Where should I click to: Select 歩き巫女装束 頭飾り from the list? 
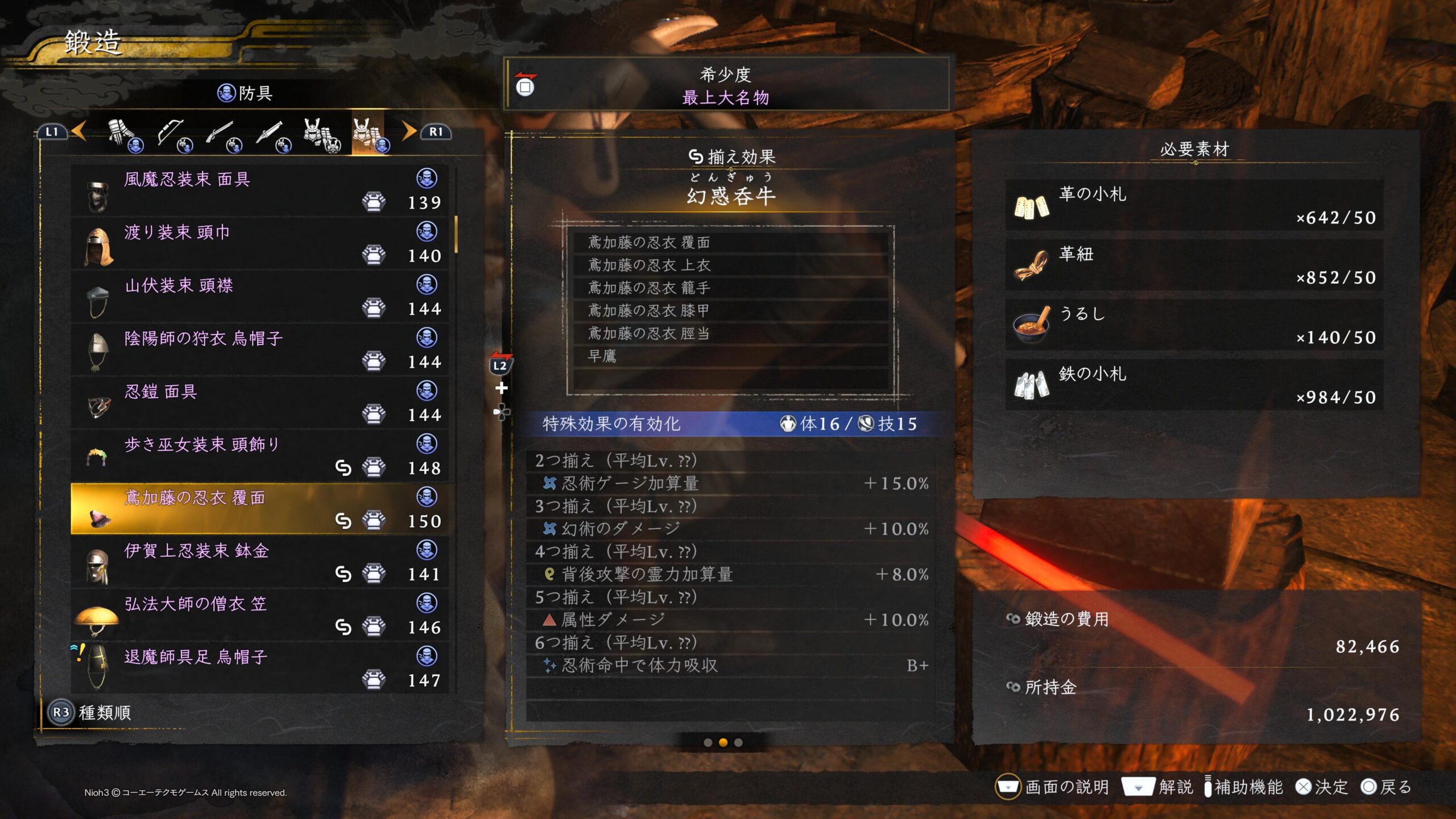coord(259,456)
